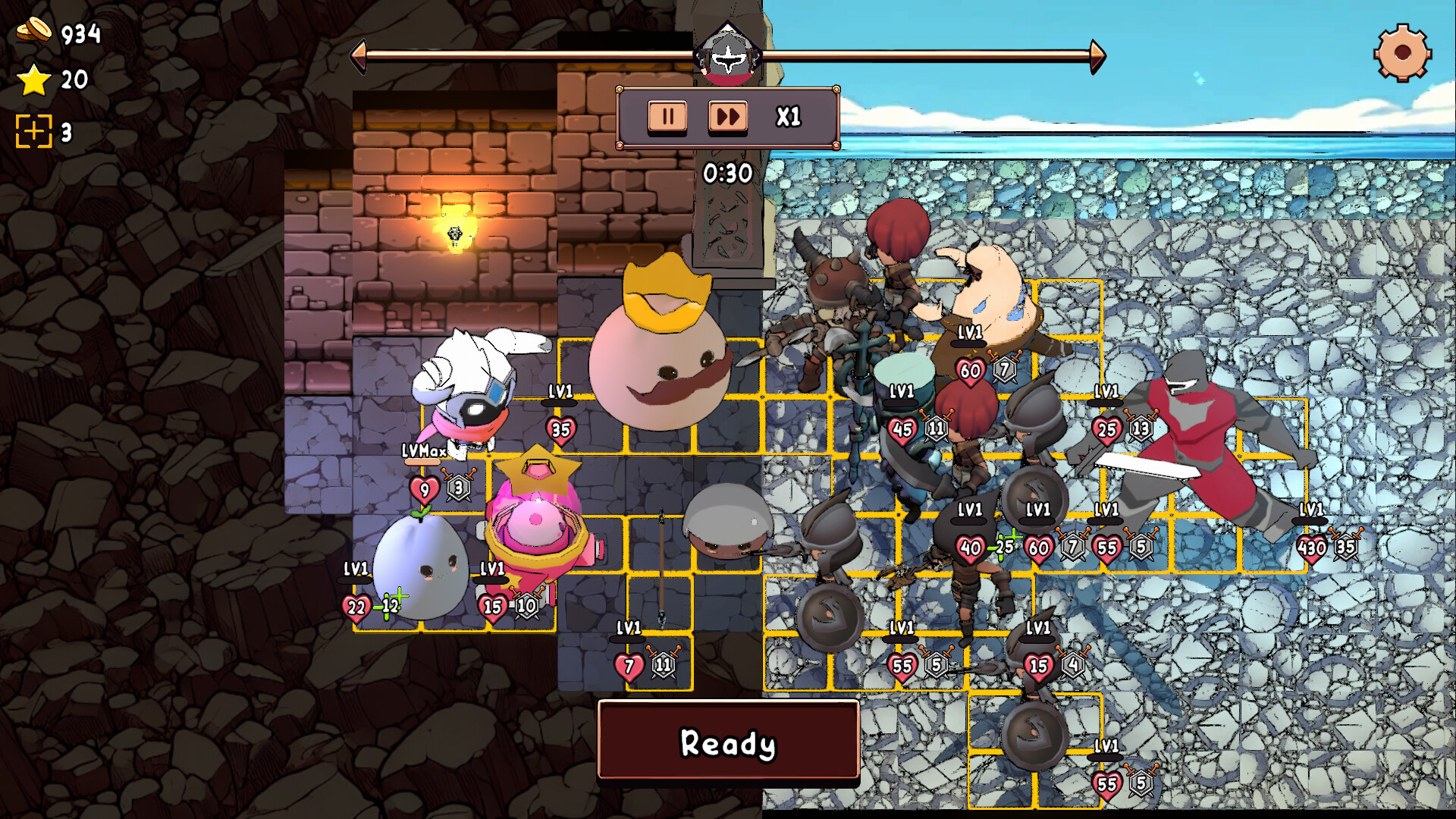Click the left arrow tip of the progress bar
Image resolution: width=1456 pixels, height=819 pixels.
click(x=360, y=55)
